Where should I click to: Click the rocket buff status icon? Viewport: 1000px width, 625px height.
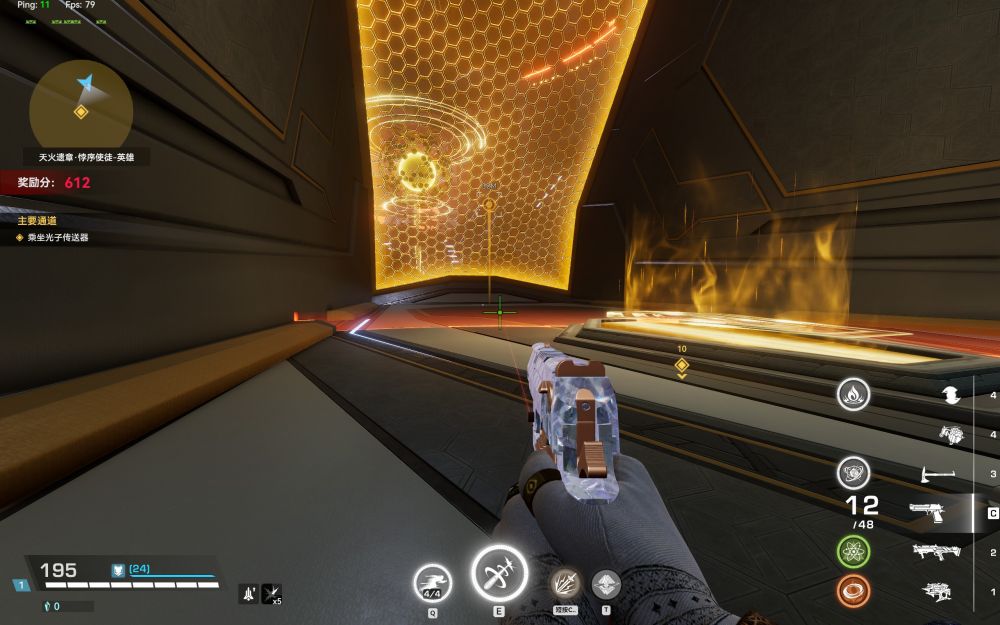click(x=248, y=594)
